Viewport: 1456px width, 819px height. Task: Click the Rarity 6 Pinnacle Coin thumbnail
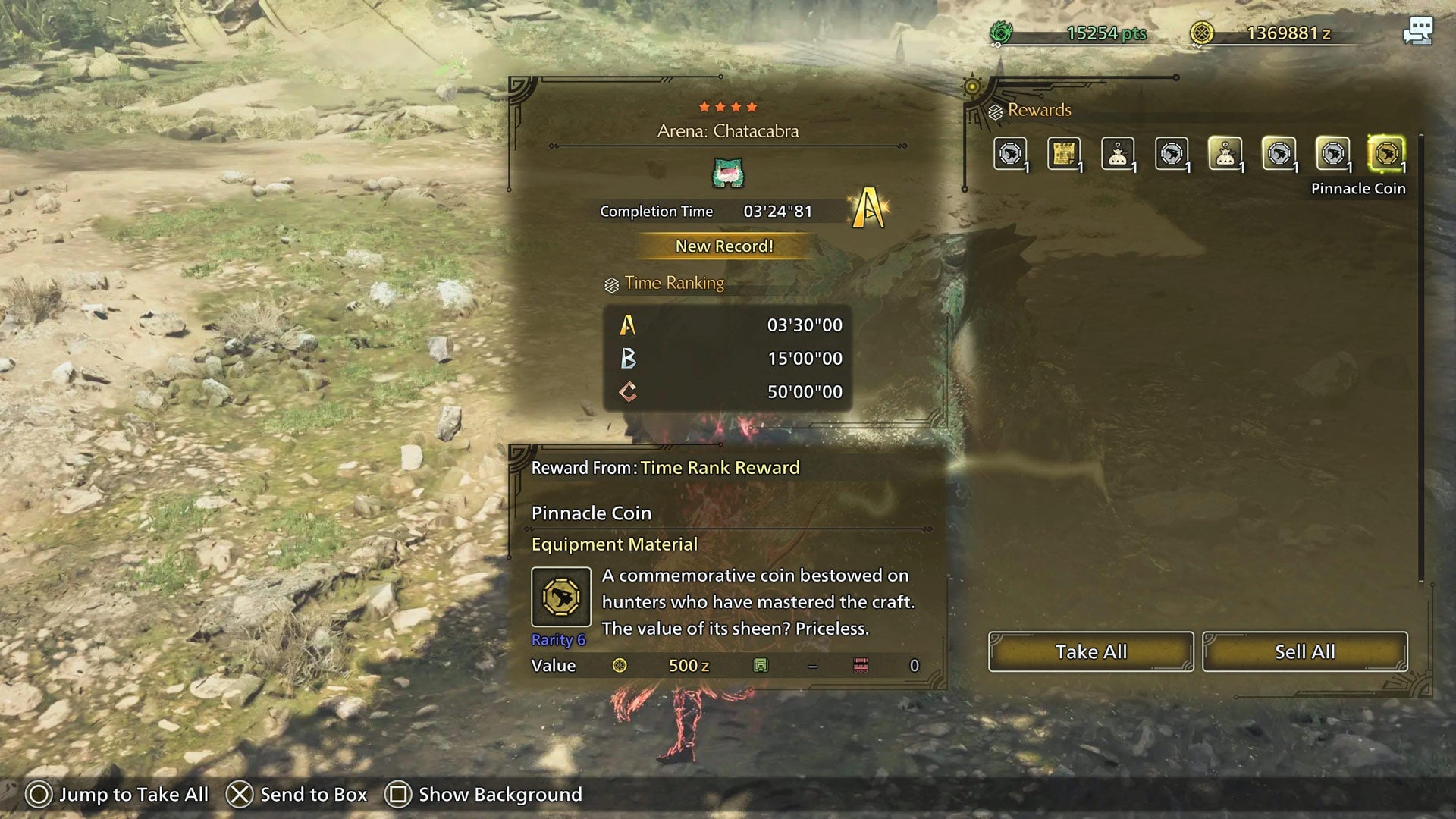pyautogui.click(x=561, y=597)
